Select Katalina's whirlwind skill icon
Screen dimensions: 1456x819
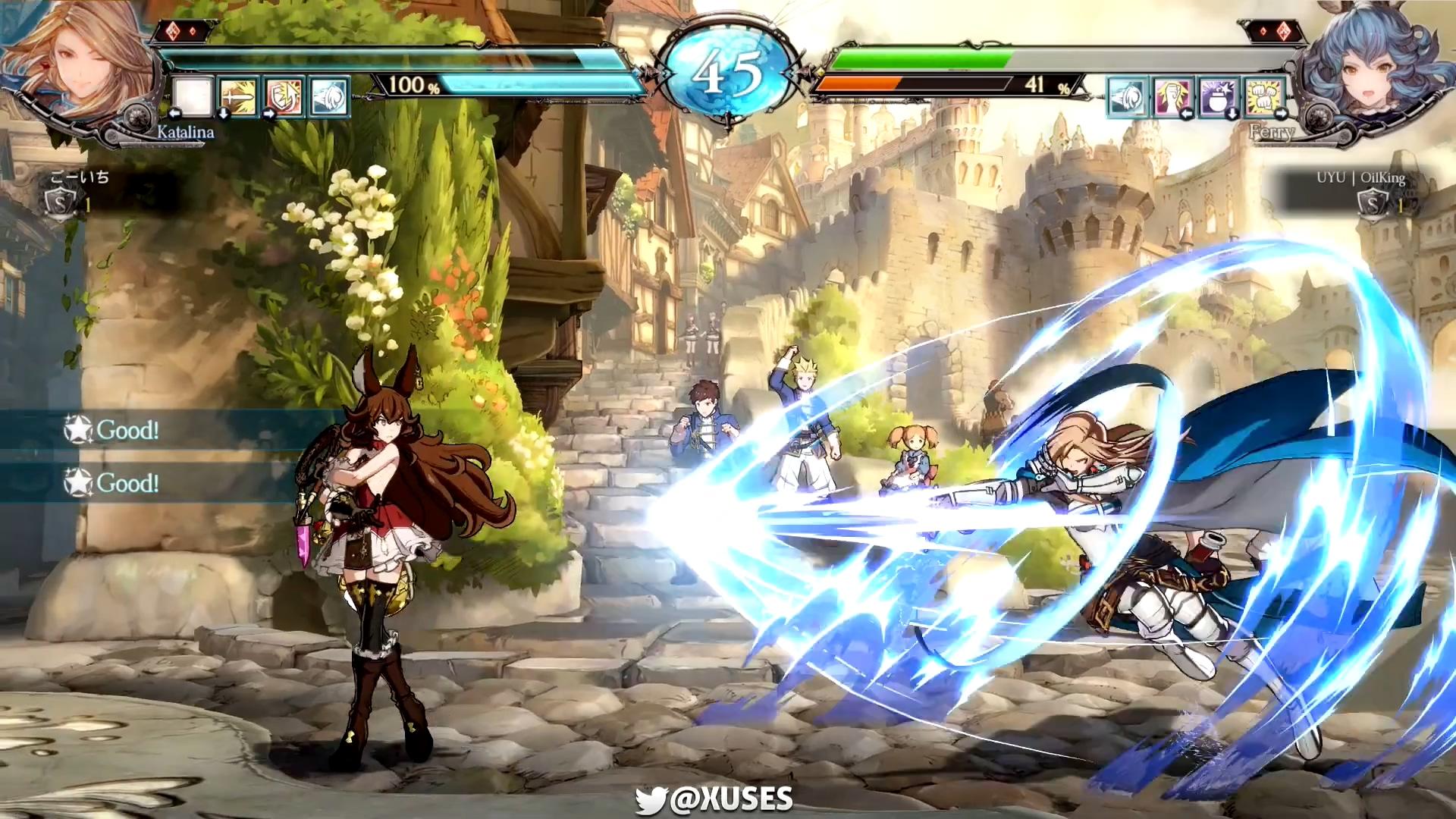pos(328,96)
